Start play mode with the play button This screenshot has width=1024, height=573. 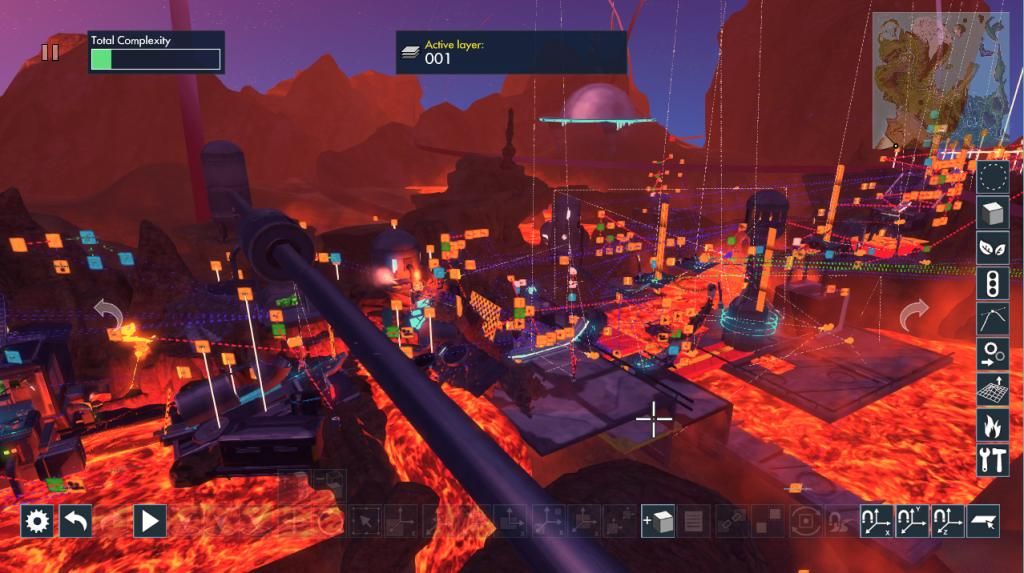150,521
